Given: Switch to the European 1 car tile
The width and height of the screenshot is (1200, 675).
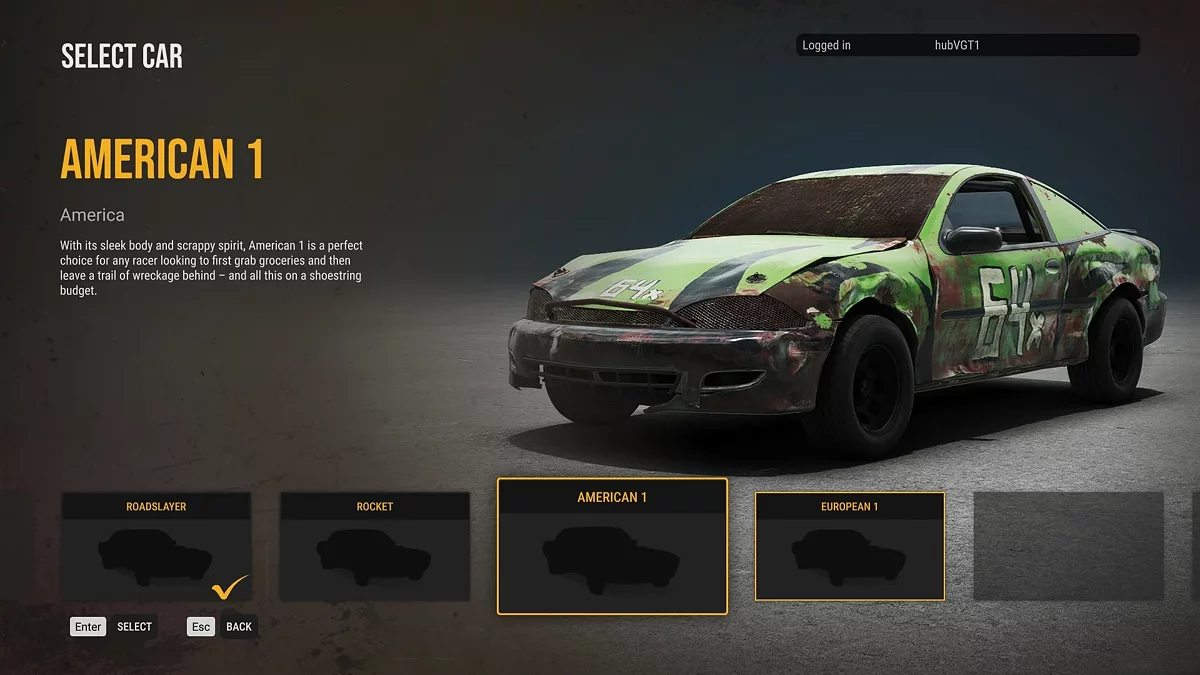Looking at the screenshot, I should [849, 546].
